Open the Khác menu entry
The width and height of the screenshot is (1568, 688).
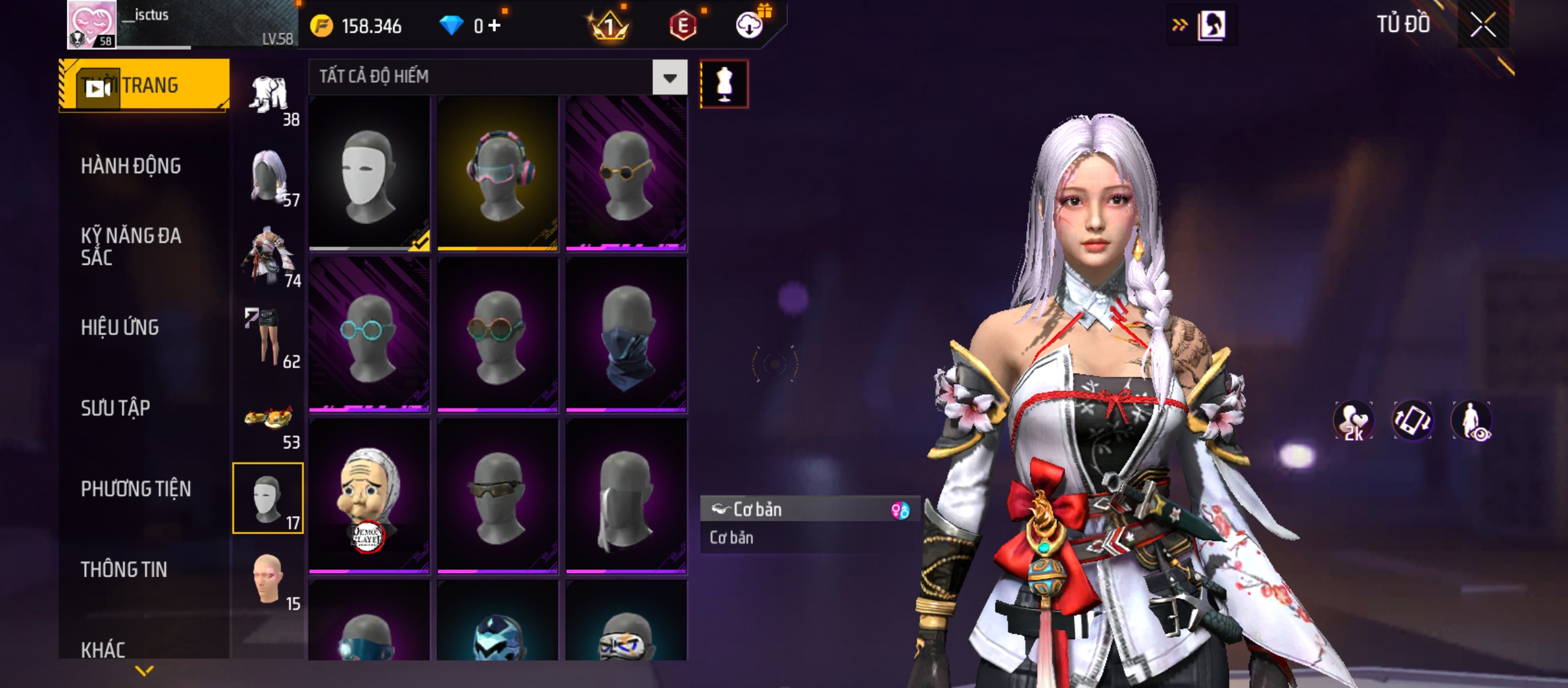click(103, 649)
